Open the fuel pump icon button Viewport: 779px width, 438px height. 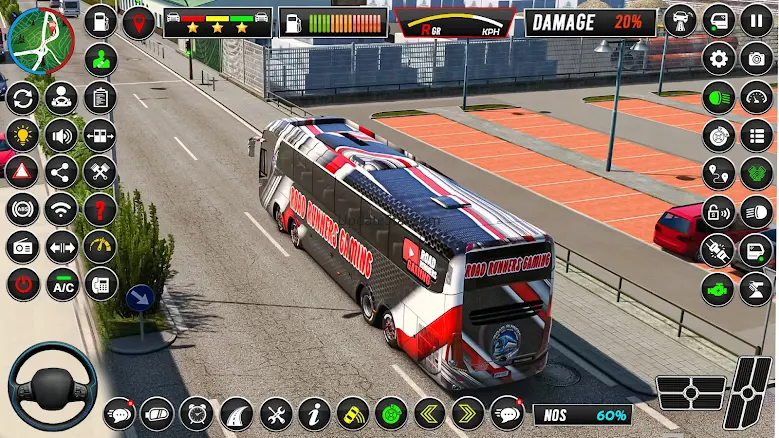coord(100,21)
